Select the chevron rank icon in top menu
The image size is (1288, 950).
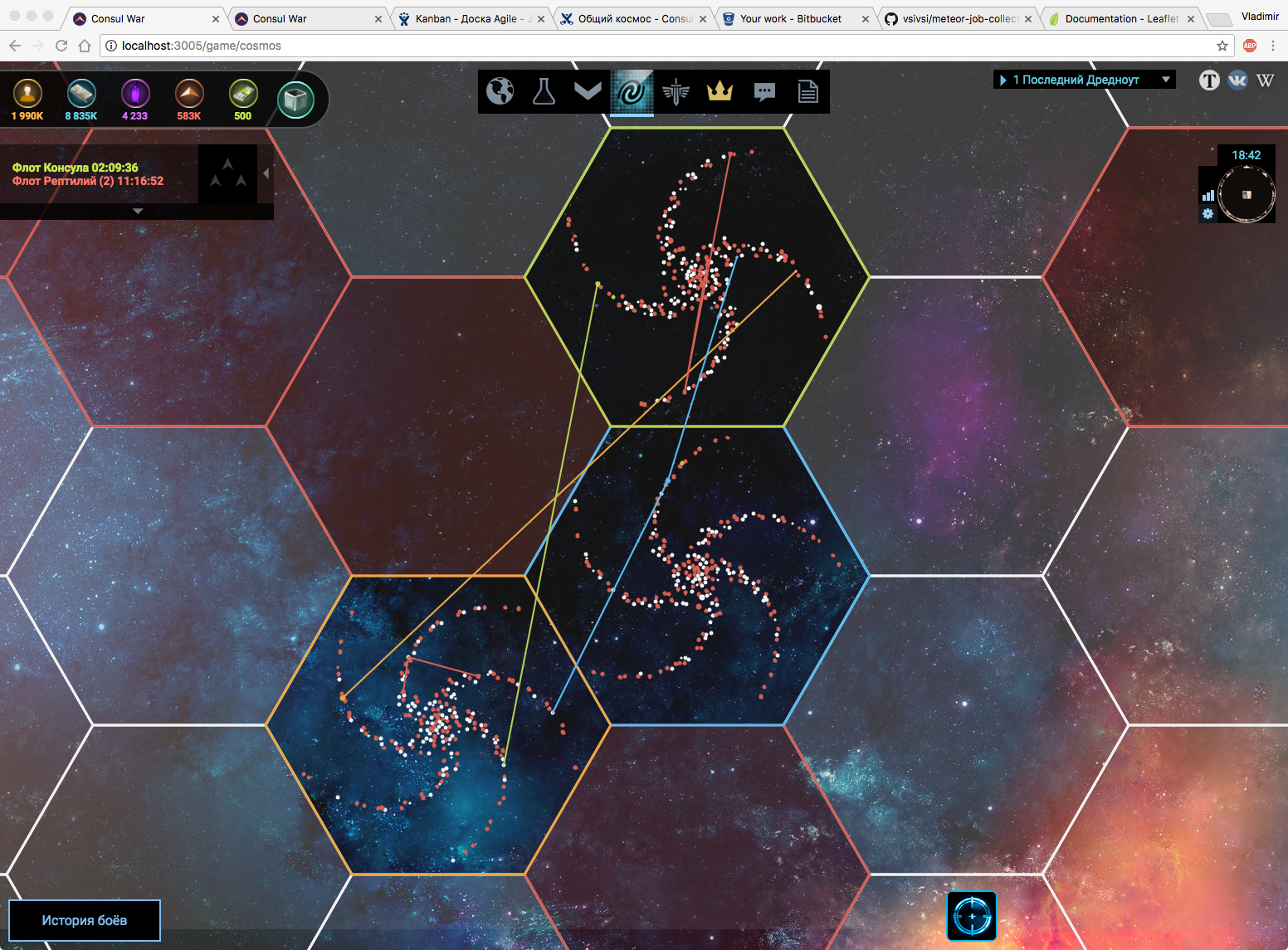click(588, 91)
